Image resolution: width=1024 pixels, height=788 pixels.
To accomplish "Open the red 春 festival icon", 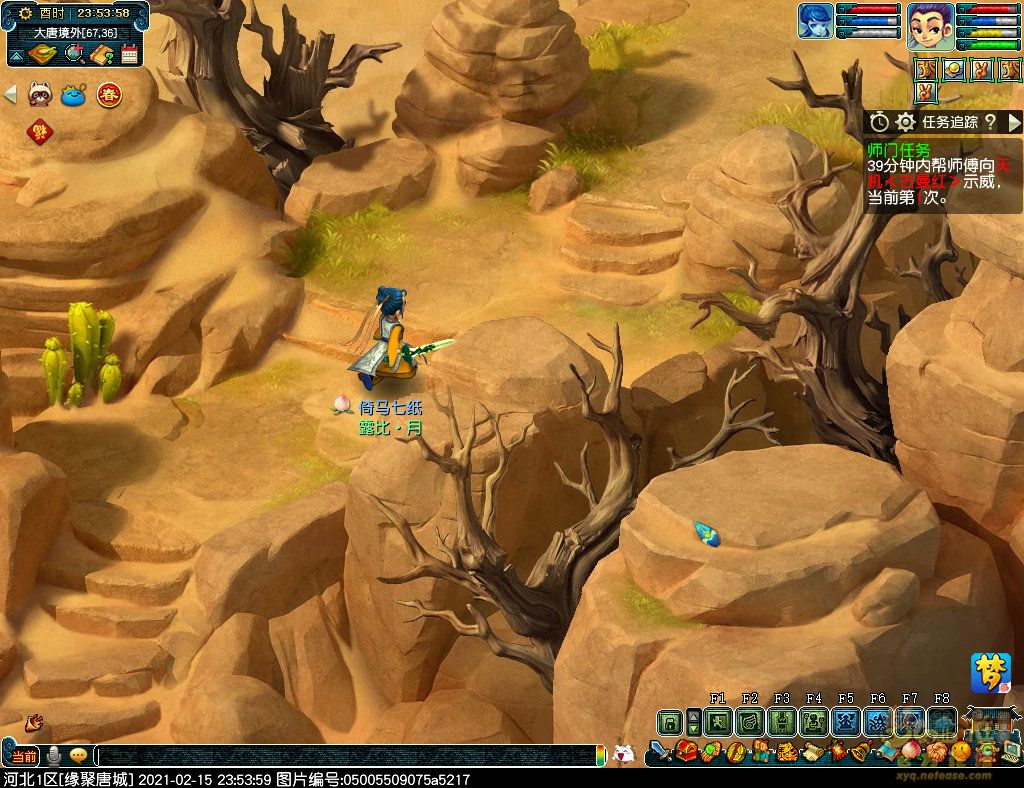I will (109, 95).
